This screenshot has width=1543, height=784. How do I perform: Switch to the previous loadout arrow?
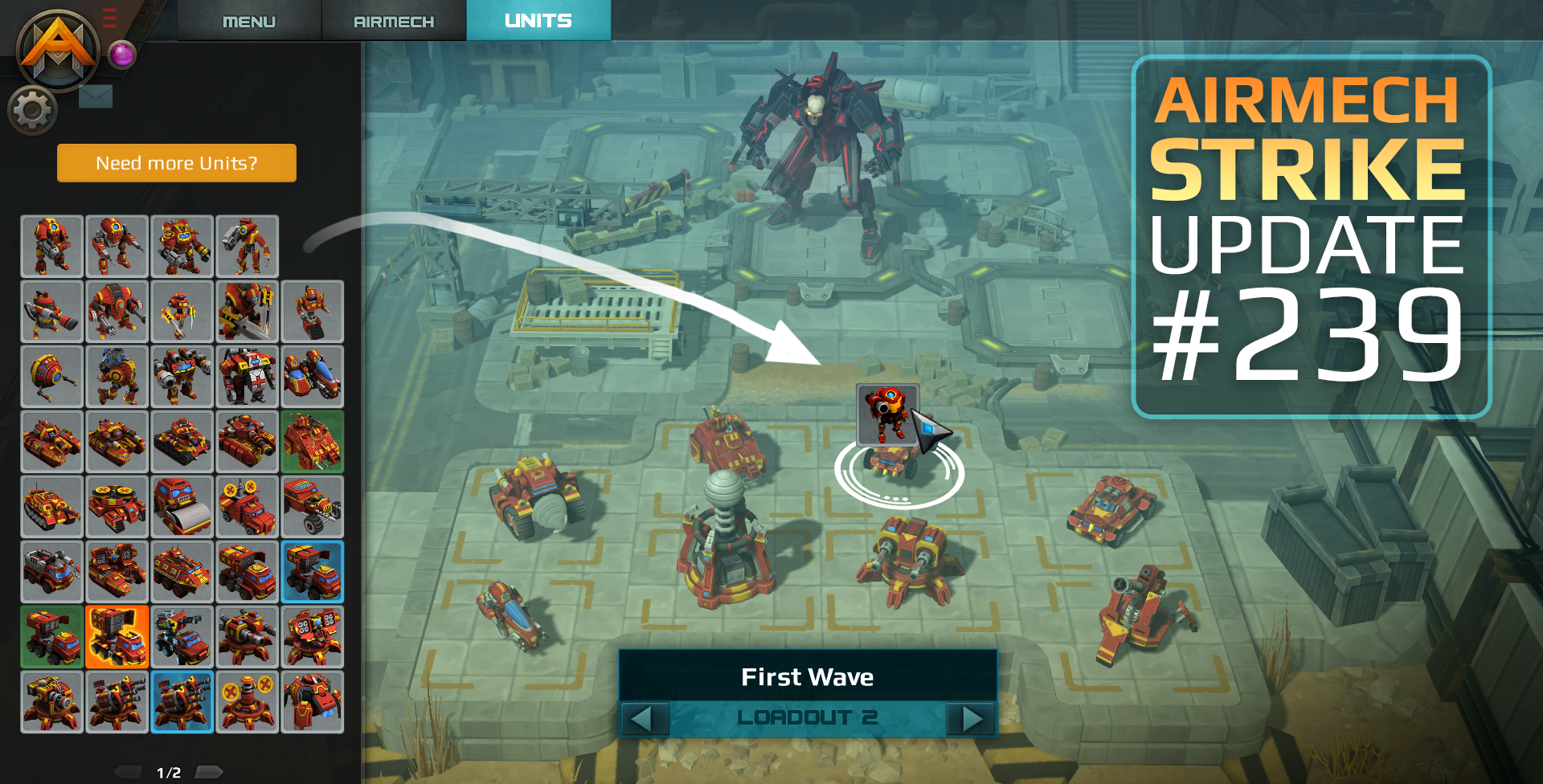[644, 718]
